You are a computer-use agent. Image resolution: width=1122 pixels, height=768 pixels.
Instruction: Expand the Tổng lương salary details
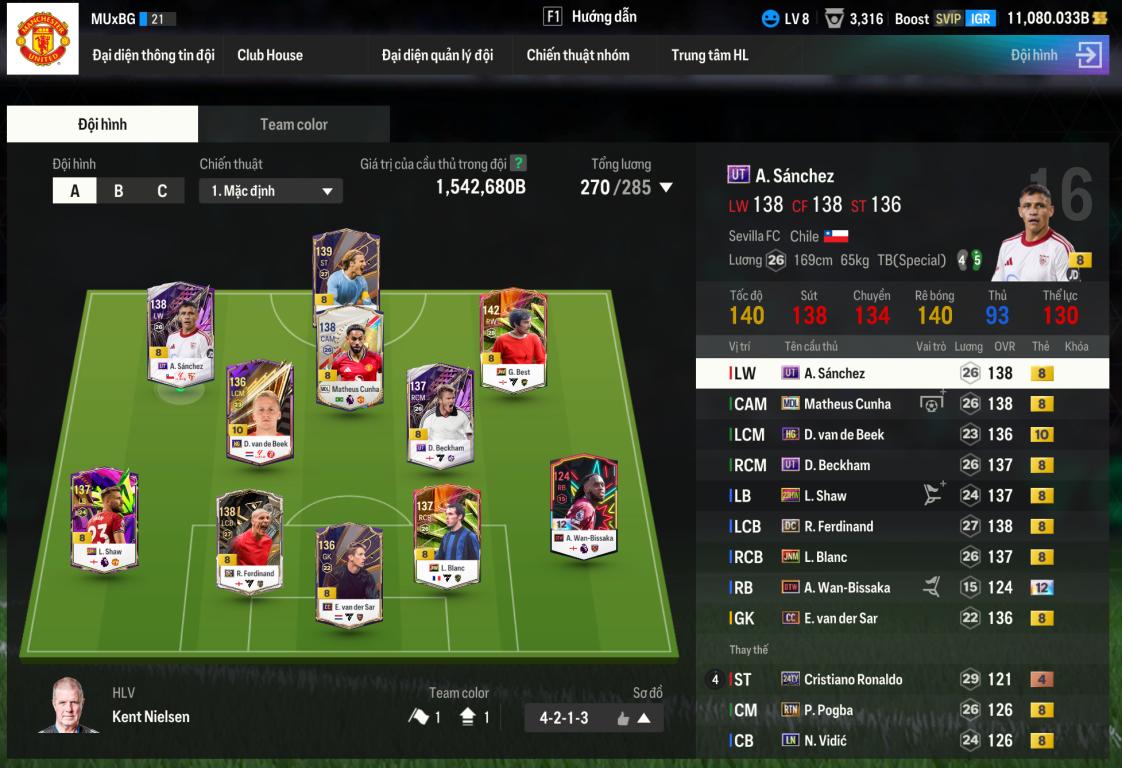click(x=666, y=187)
